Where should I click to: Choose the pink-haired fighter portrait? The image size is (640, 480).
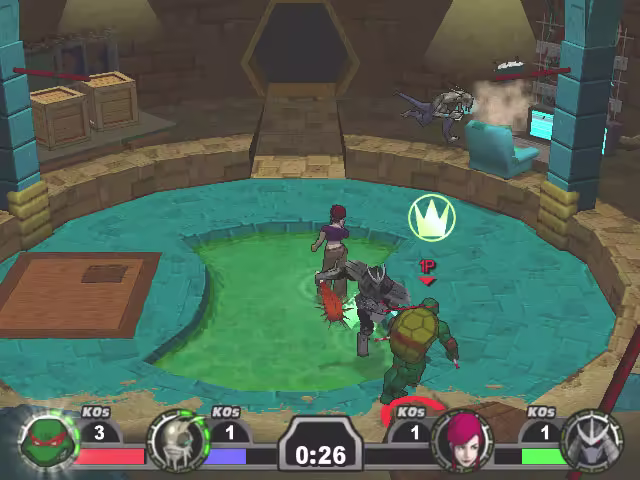pos(463,441)
